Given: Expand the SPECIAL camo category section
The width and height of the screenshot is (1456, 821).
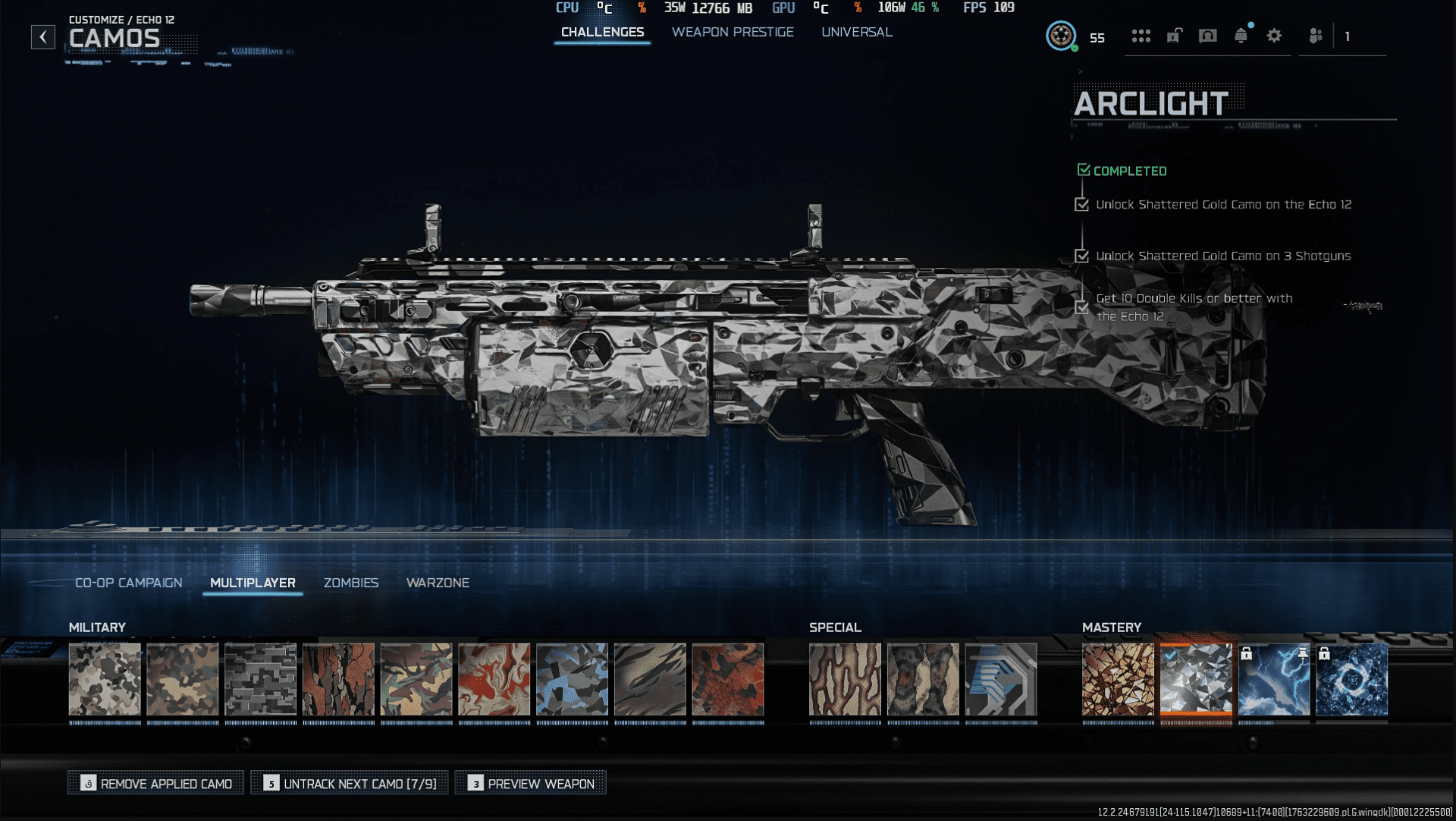Looking at the screenshot, I should (x=835, y=628).
